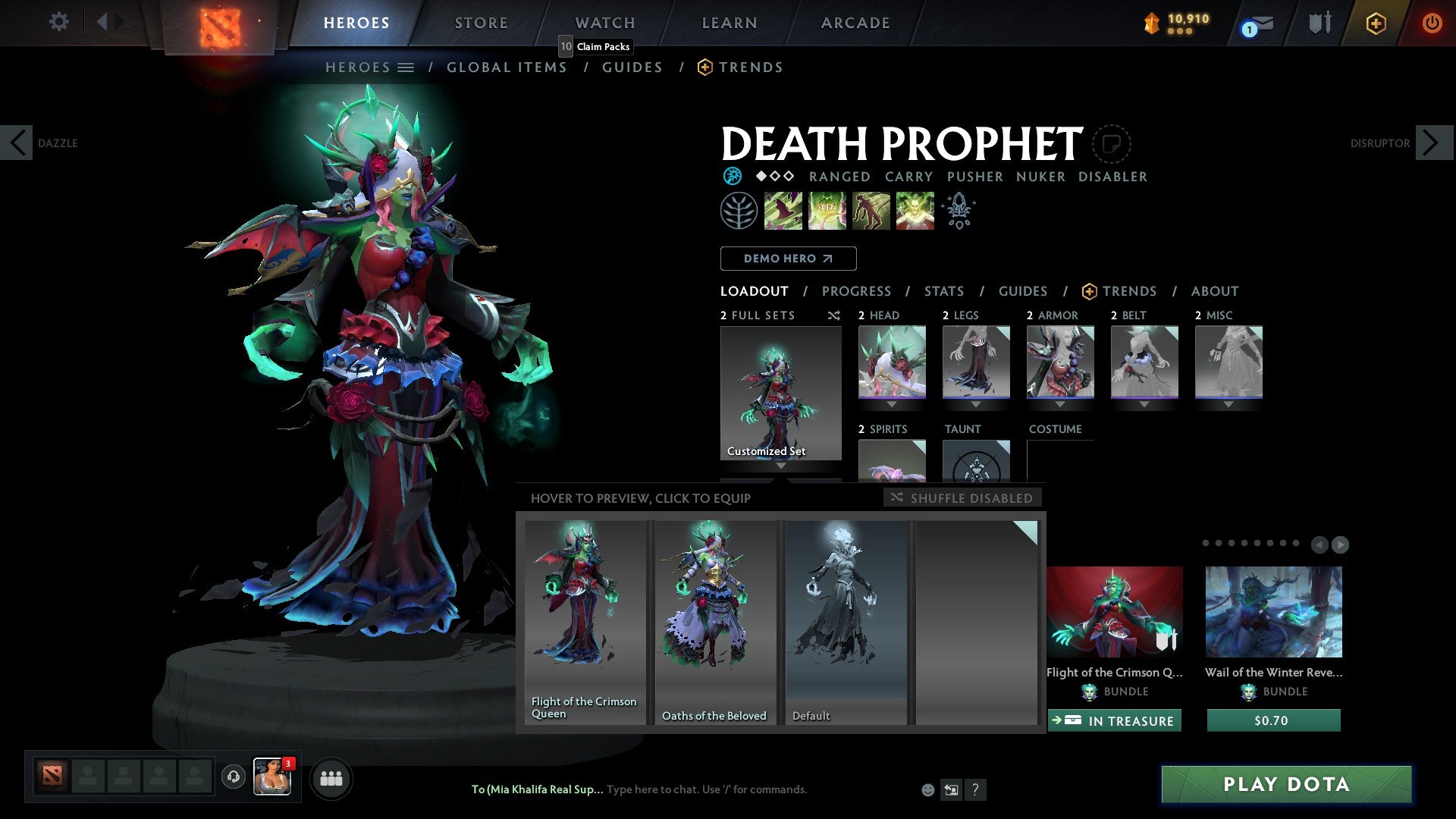This screenshot has height=819, width=1456.
Task: Click the settings gear icon
Action: (58, 22)
